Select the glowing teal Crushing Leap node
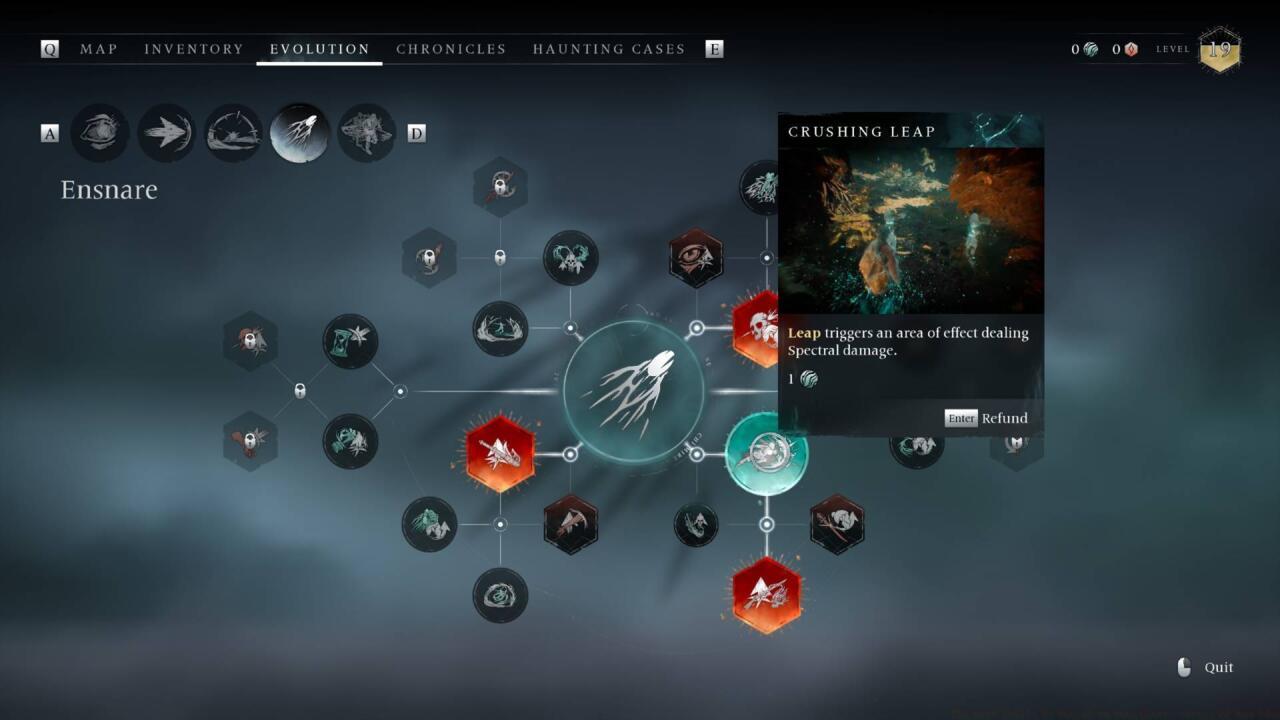Viewport: 1280px width, 720px height. (766, 454)
